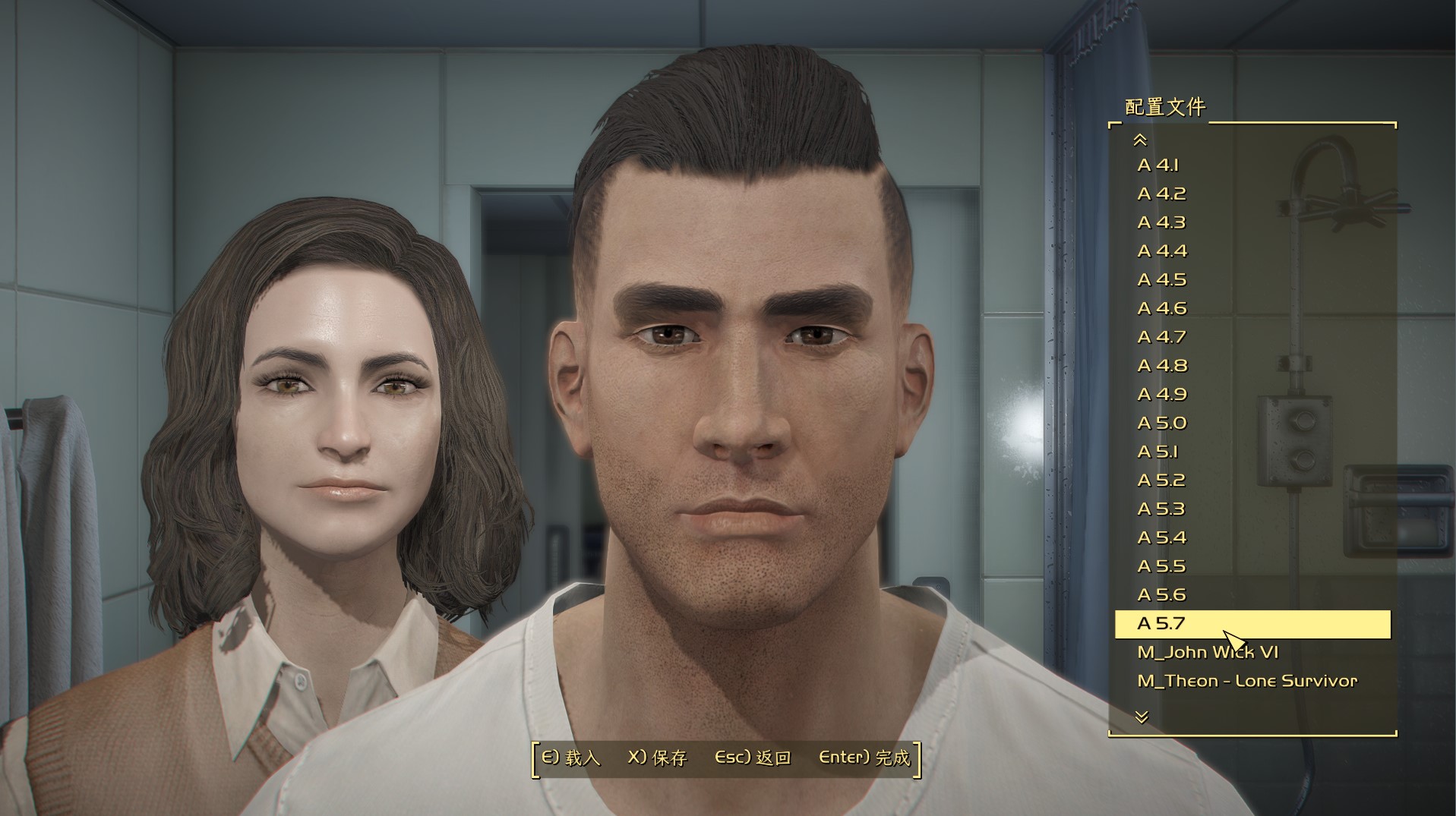Screen dimensions: 1456x816
Task: Pick preset A 5.1
Action: tap(1158, 452)
